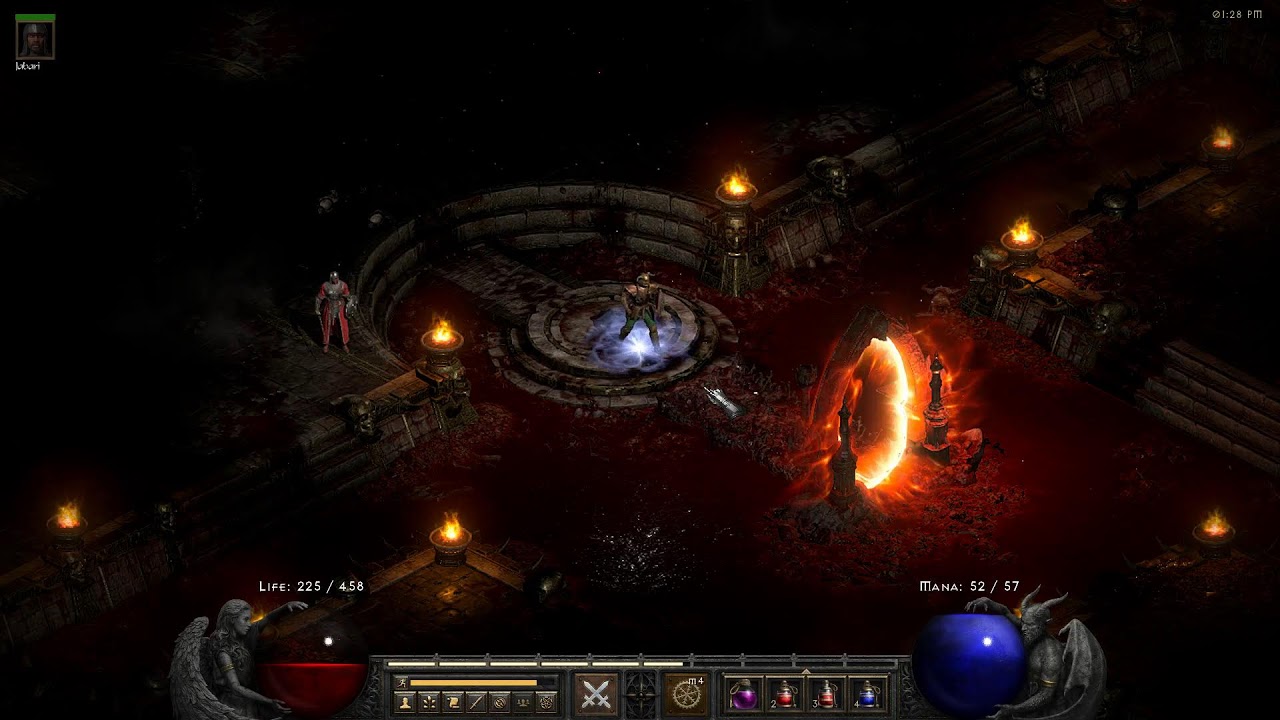Image resolution: width=1280 pixels, height=720 pixels.
Task: Expand the belt with the small arrow
Action: click(x=806, y=671)
